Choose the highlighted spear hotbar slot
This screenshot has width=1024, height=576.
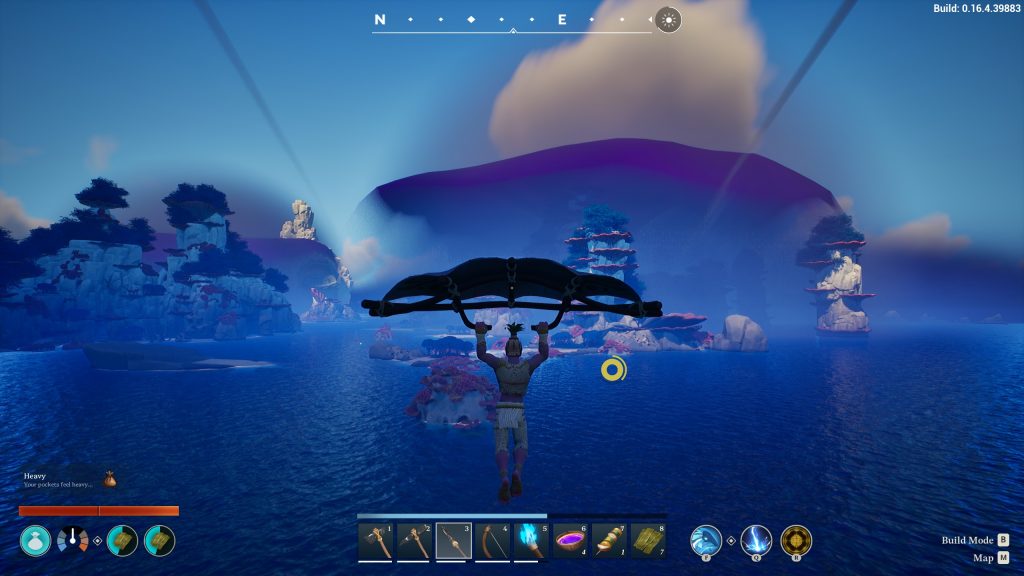coord(453,541)
